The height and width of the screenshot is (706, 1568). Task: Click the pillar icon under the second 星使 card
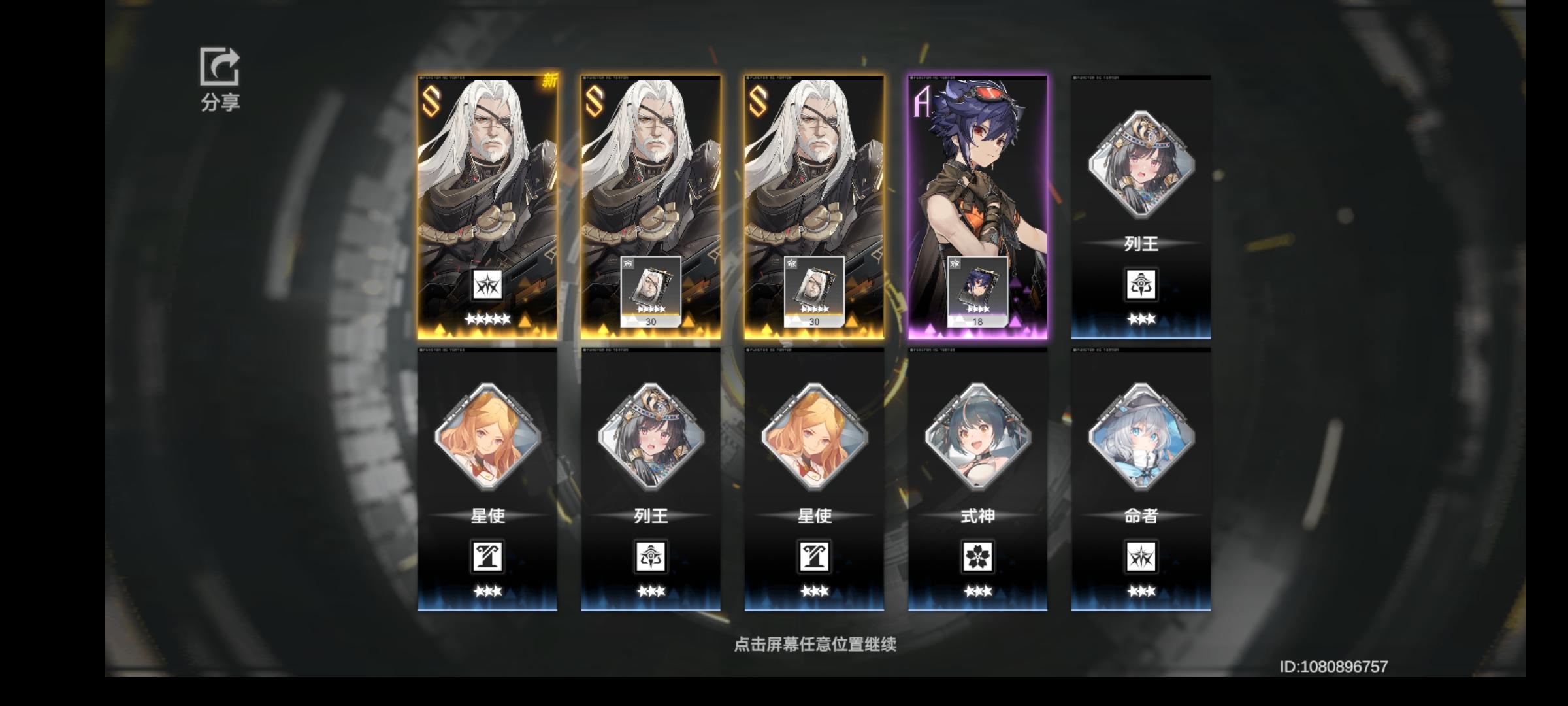click(815, 555)
